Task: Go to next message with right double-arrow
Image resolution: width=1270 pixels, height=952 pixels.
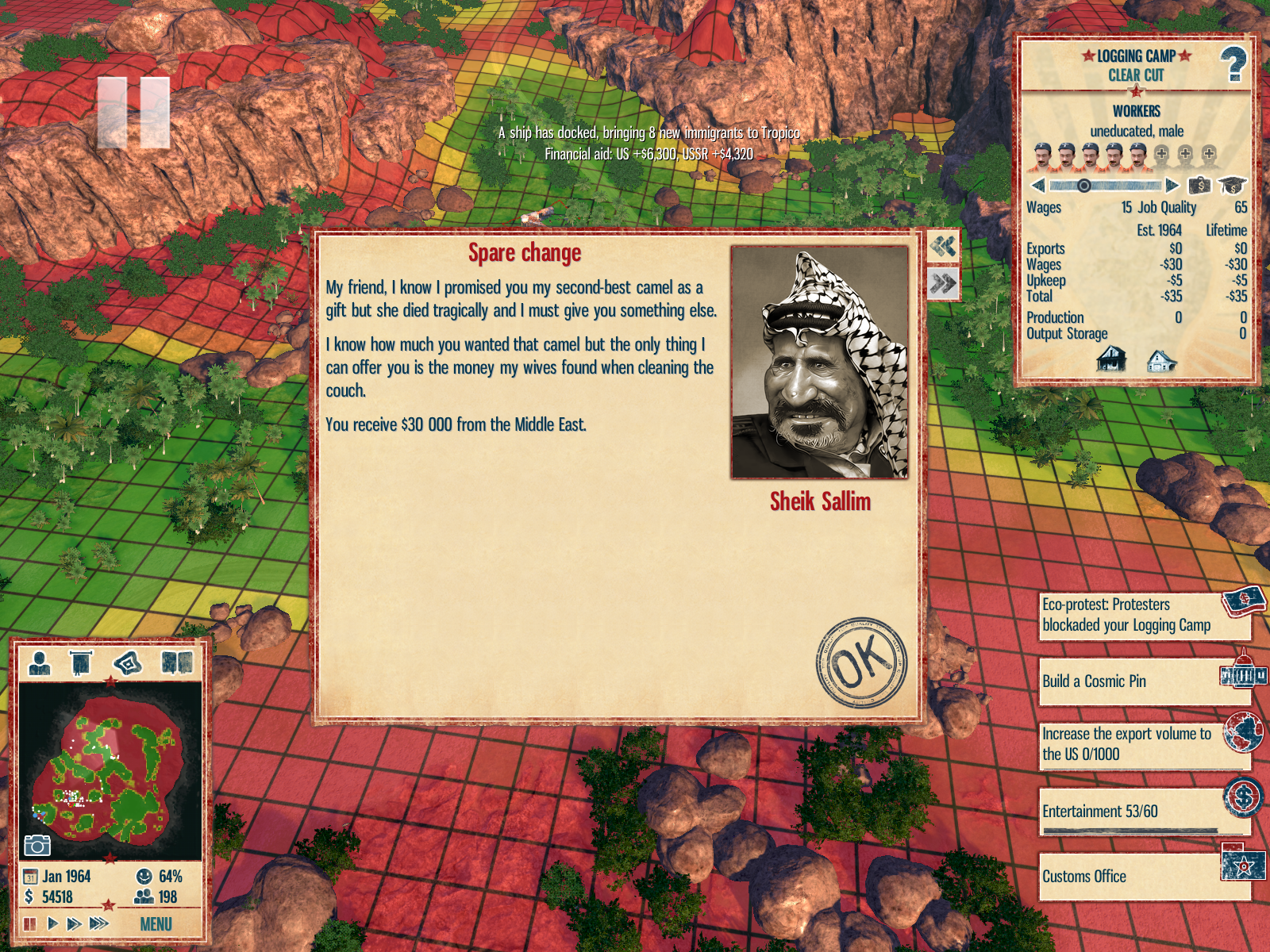Action: [943, 283]
